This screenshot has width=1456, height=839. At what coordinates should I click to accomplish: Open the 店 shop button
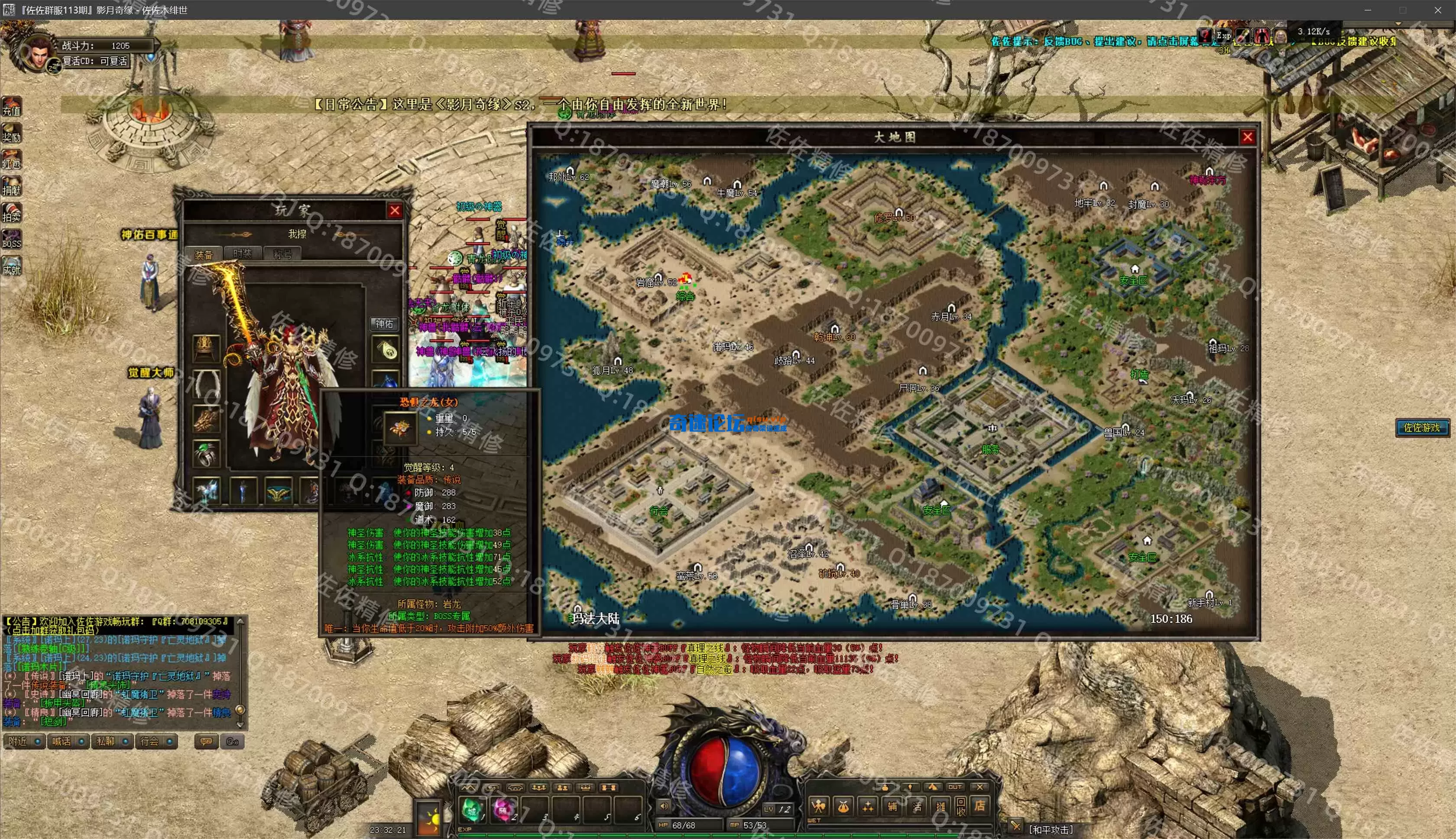[x=979, y=806]
